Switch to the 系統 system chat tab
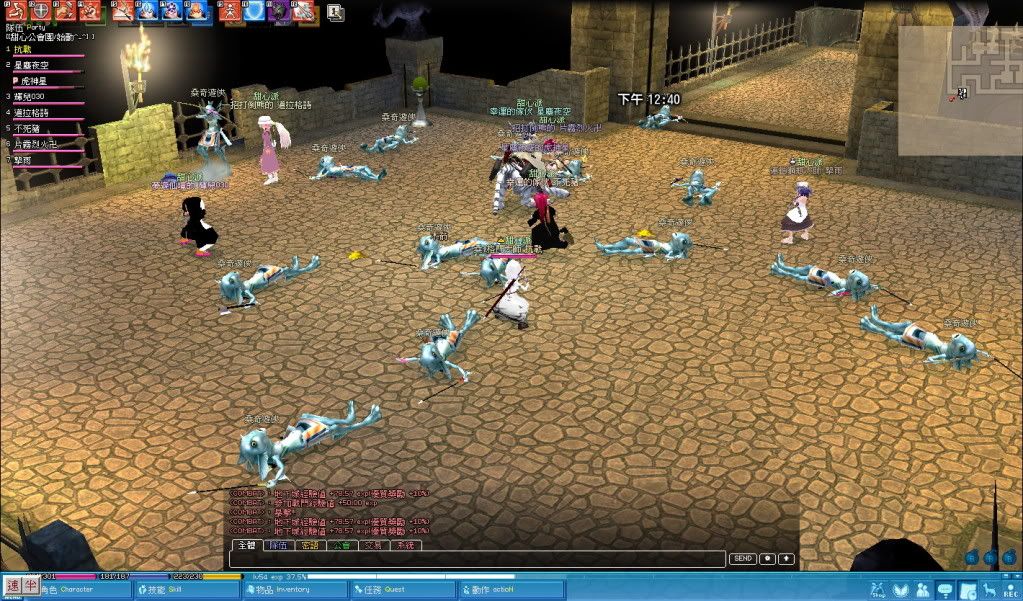This screenshot has width=1023, height=601. [405, 546]
